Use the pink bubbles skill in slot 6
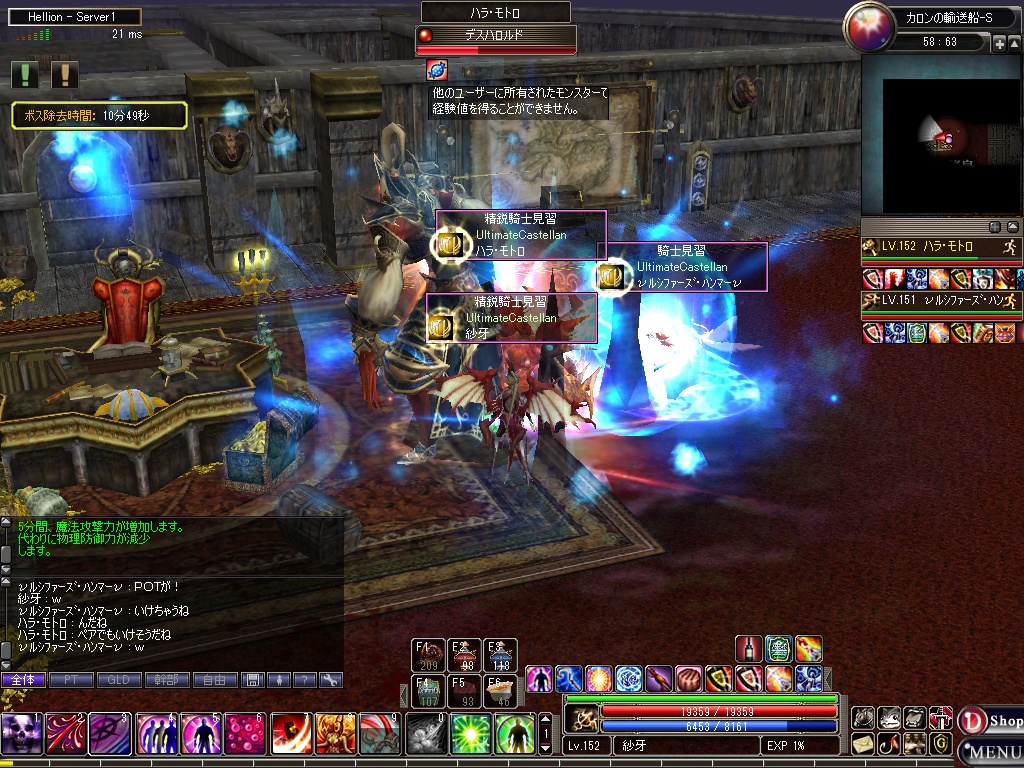Image resolution: width=1024 pixels, height=768 pixels. point(245,734)
